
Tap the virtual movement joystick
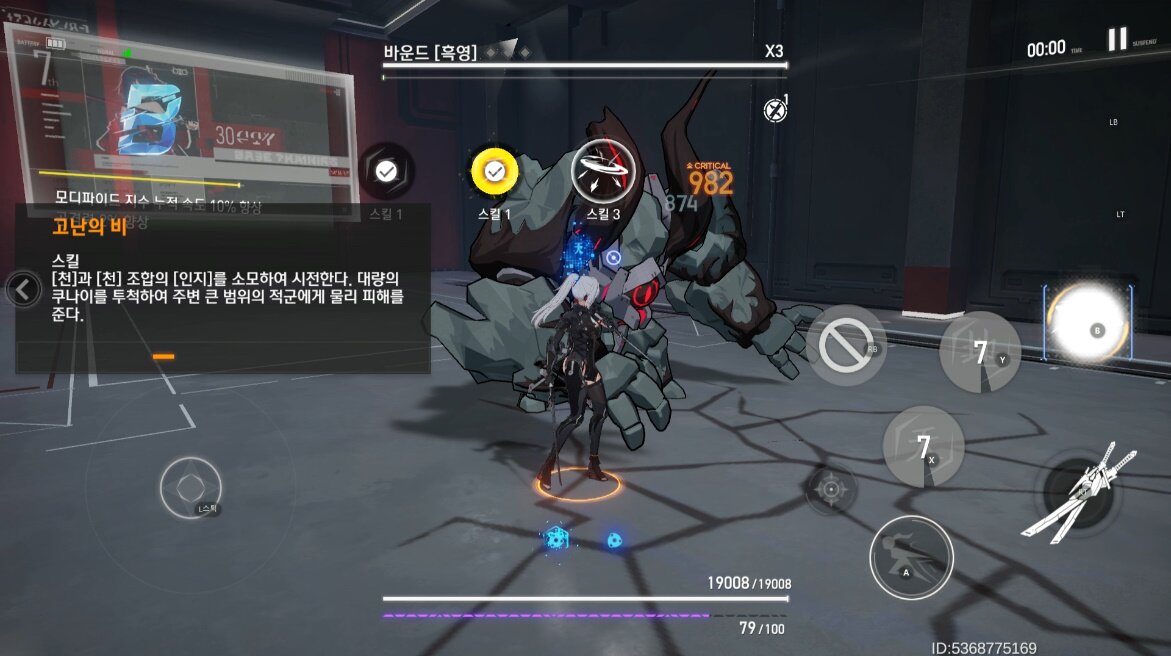click(x=190, y=487)
